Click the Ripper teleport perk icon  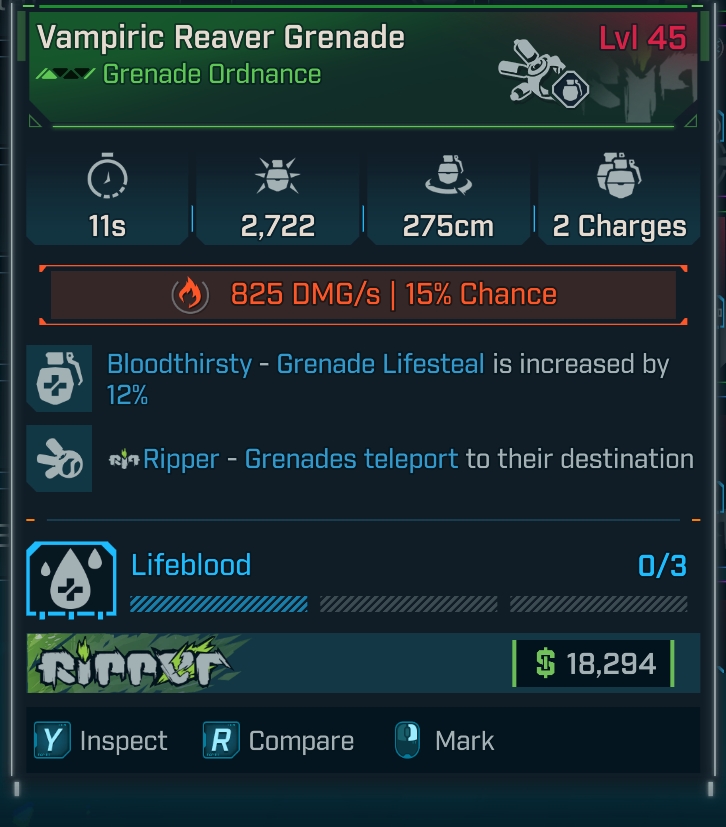(59, 459)
